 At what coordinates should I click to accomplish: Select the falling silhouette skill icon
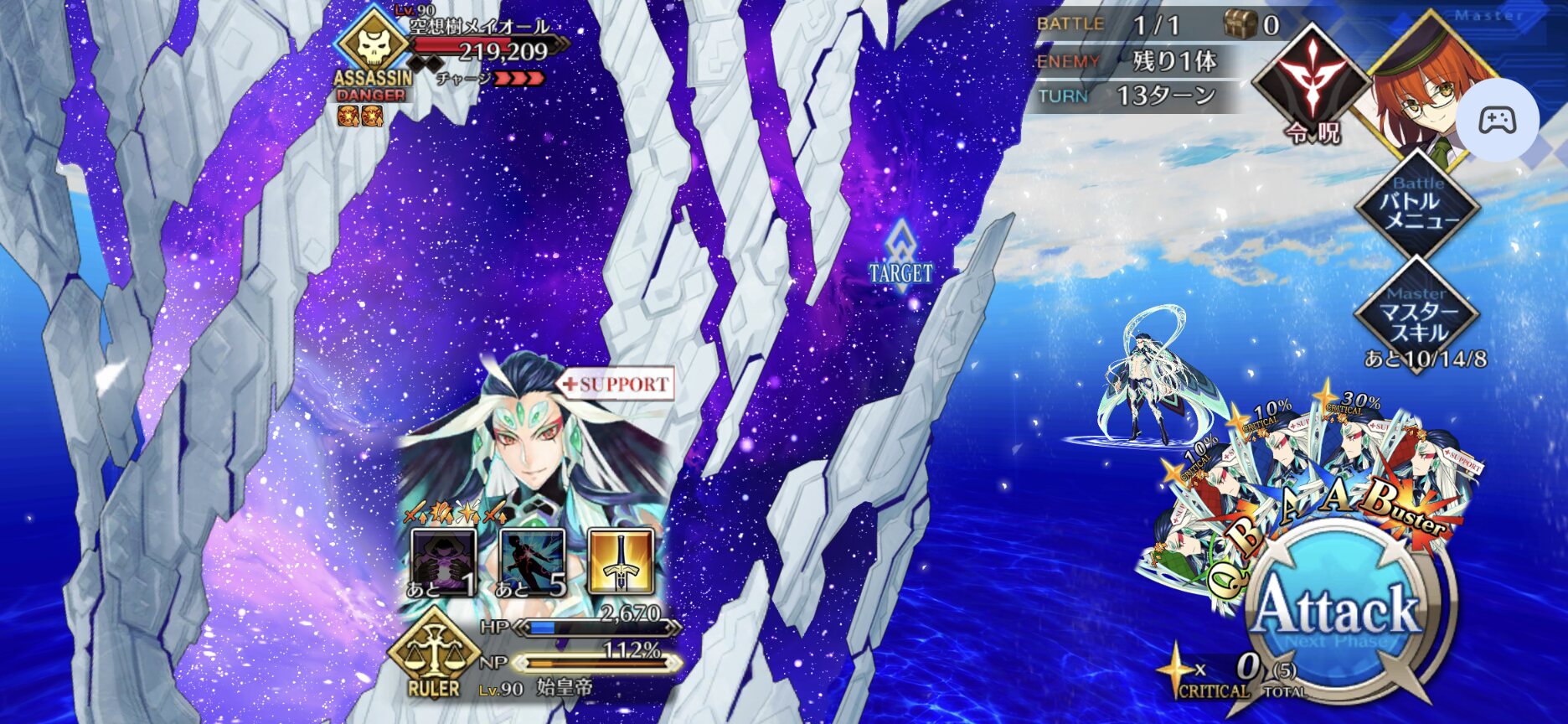(532, 561)
